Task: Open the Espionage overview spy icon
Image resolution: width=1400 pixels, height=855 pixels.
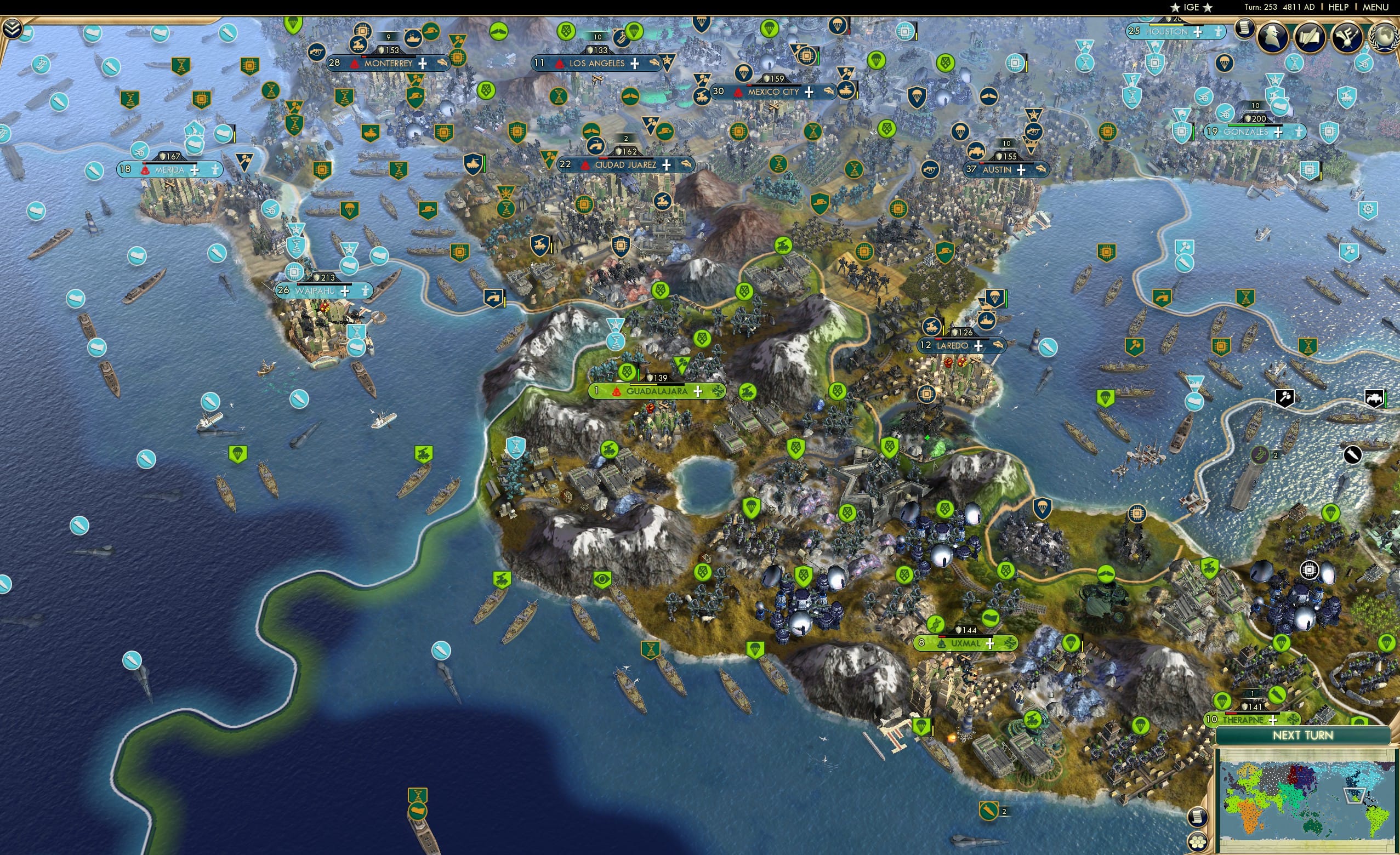Action: 1272,36
